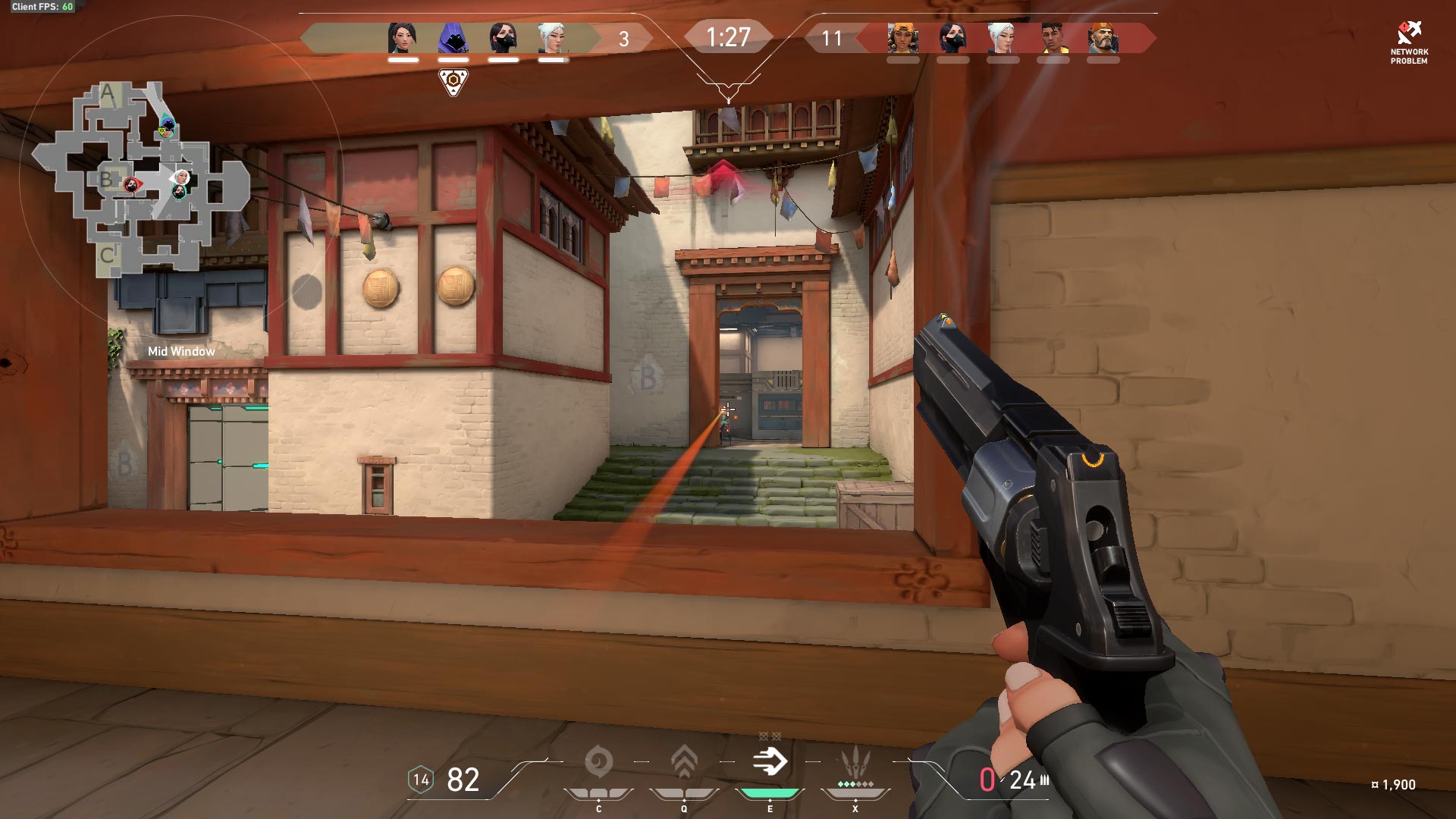Viewport: 1456px width, 819px height.
Task: Select the enemy Phoenix portrait
Action: point(1053,38)
